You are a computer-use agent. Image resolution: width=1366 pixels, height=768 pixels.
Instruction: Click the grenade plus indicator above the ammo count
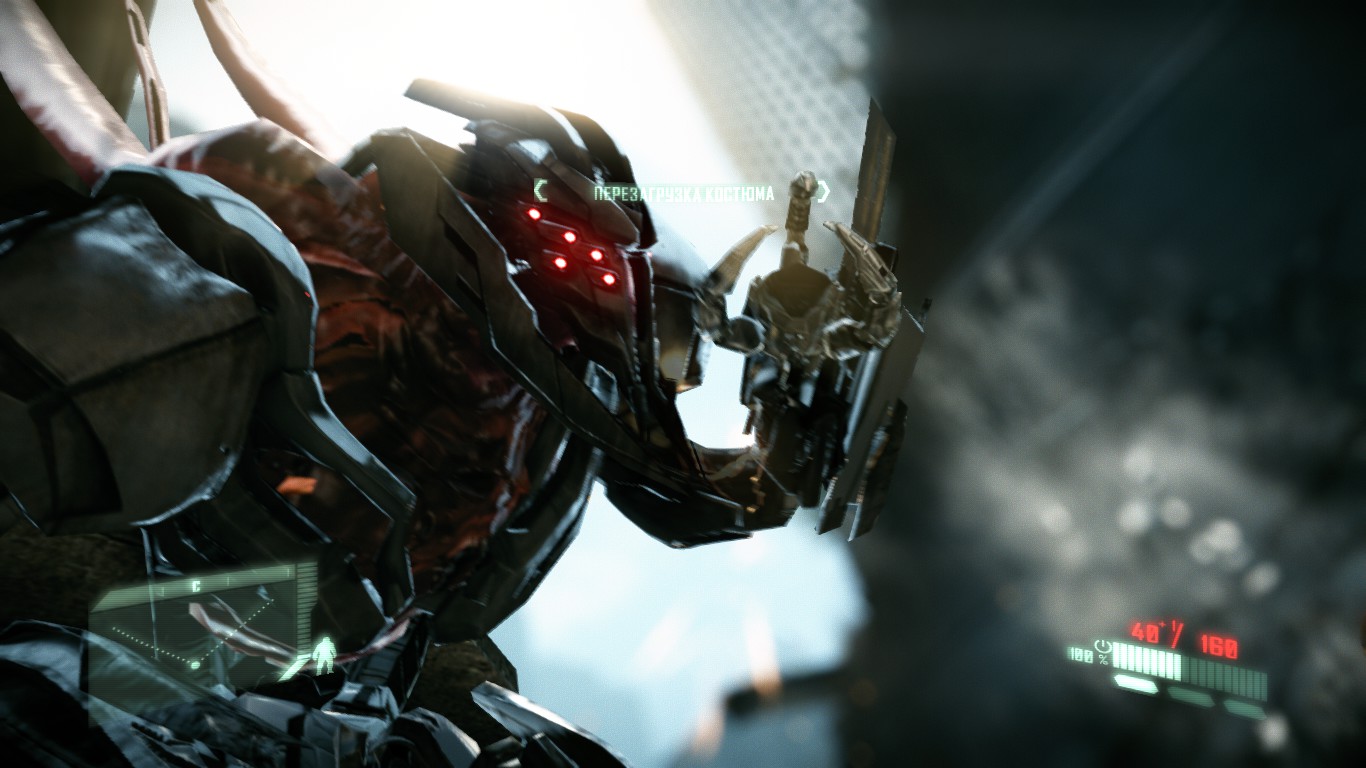point(1161,624)
